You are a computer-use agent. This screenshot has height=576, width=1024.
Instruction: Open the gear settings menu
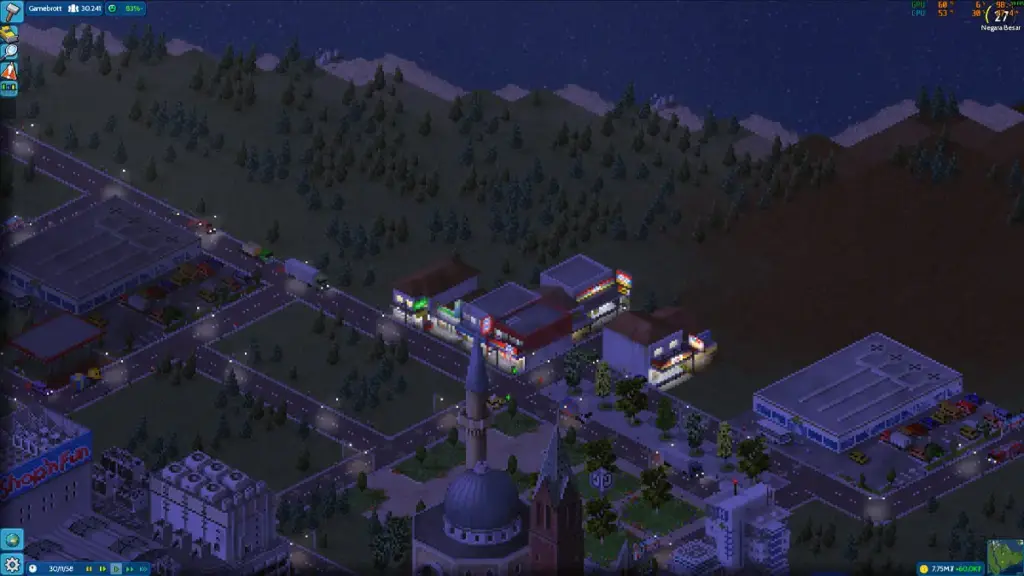point(11,565)
